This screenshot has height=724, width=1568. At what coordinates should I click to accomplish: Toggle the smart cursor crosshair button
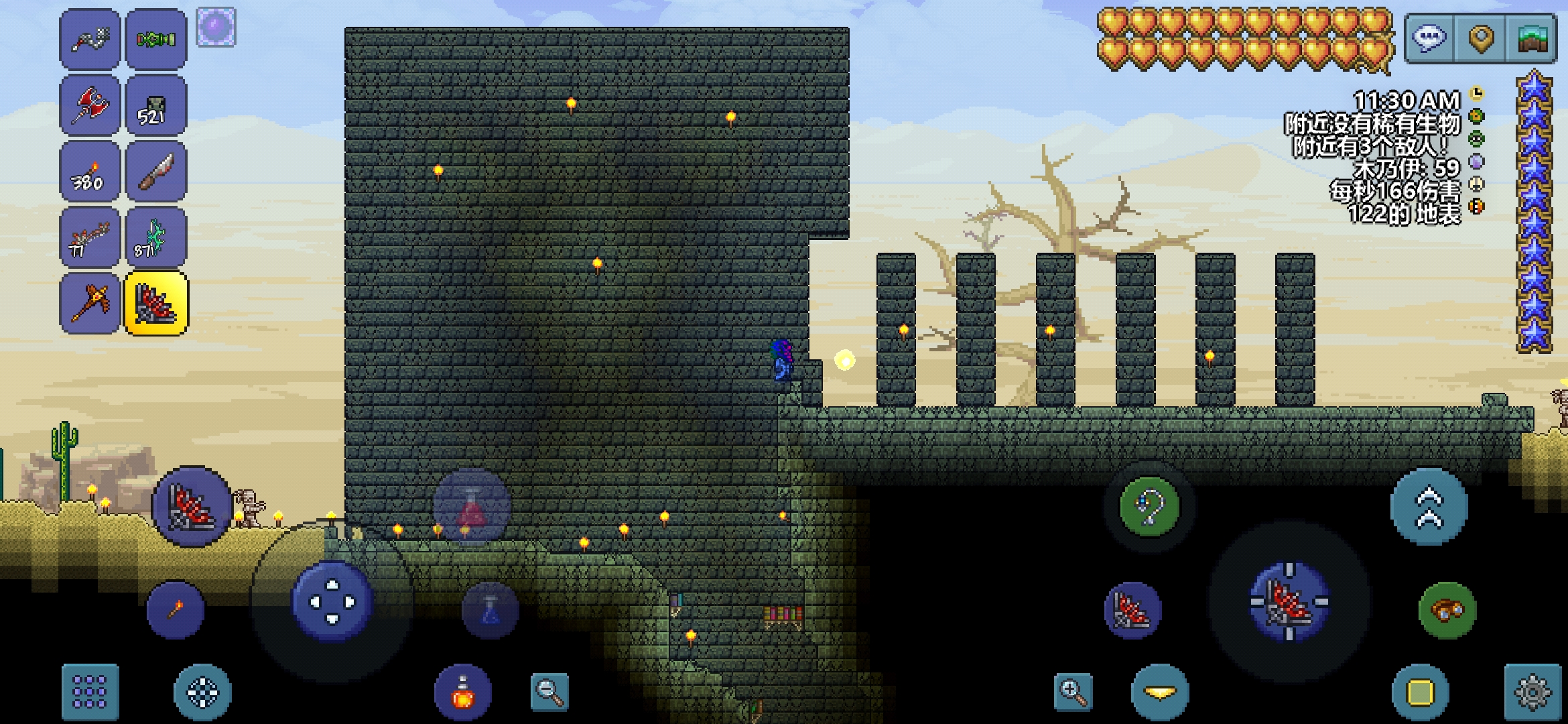[x=202, y=691]
